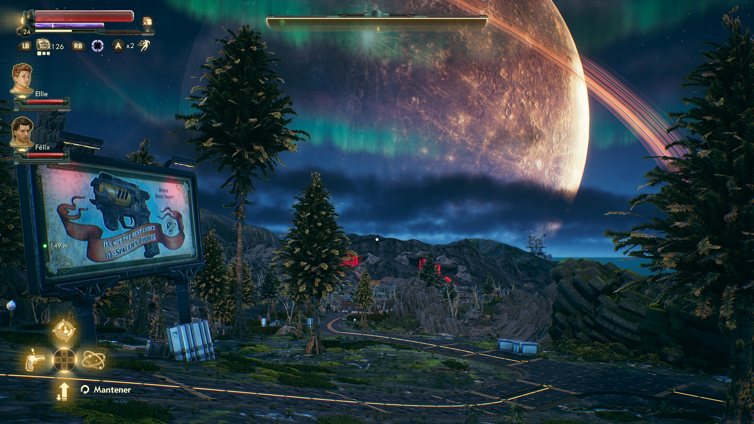This screenshot has height=424, width=754.
Task: Choose the pistol weapon slot on the wheel
Action: point(35,359)
